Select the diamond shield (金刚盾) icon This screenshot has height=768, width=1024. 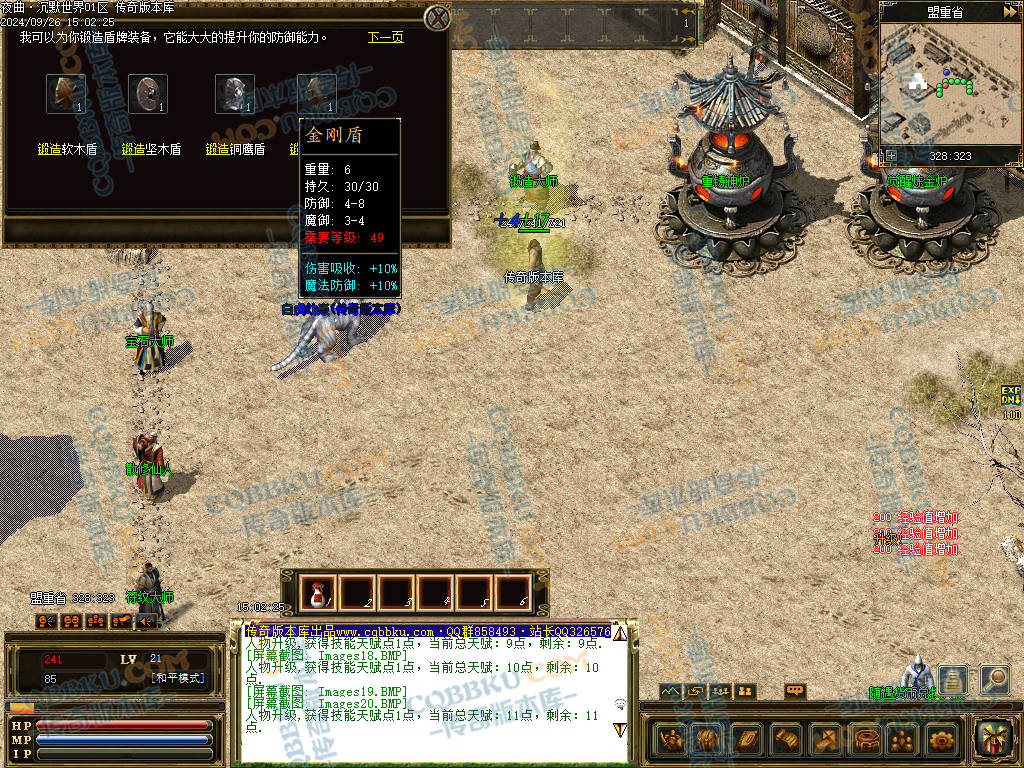click(317, 94)
